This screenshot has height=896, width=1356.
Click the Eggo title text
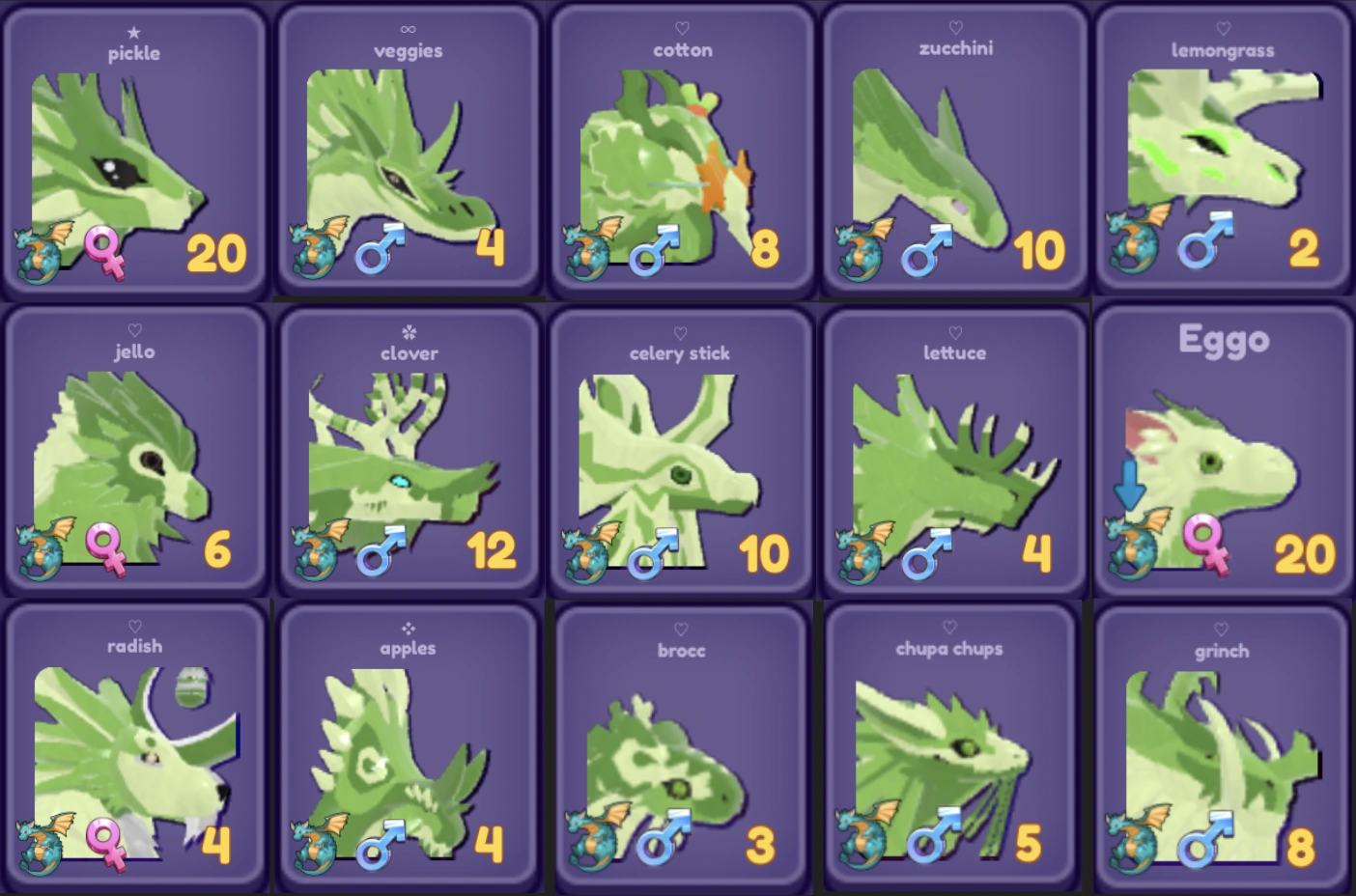tap(1223, 339)
